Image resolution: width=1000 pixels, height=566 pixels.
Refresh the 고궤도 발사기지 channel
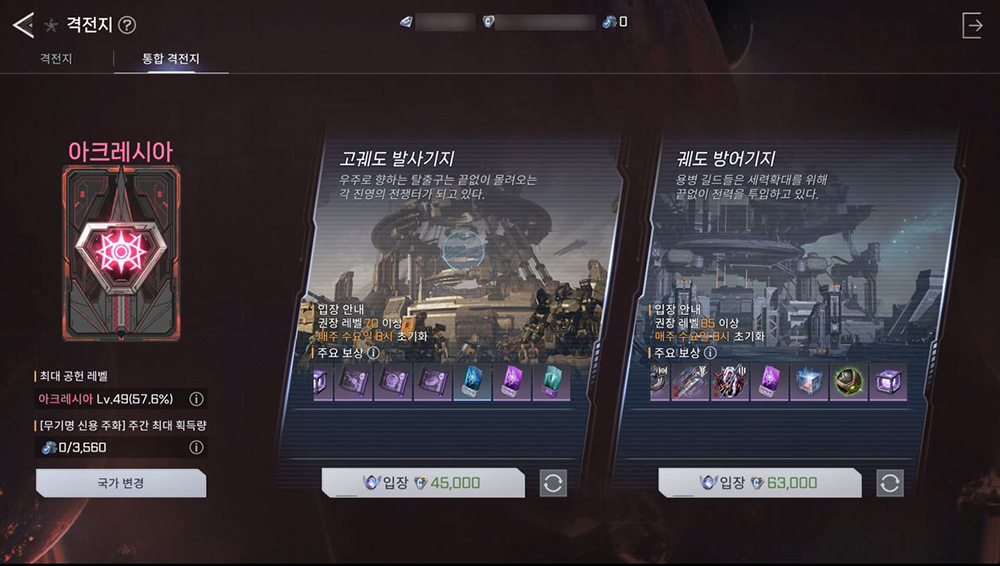click(x=553, y=483)
